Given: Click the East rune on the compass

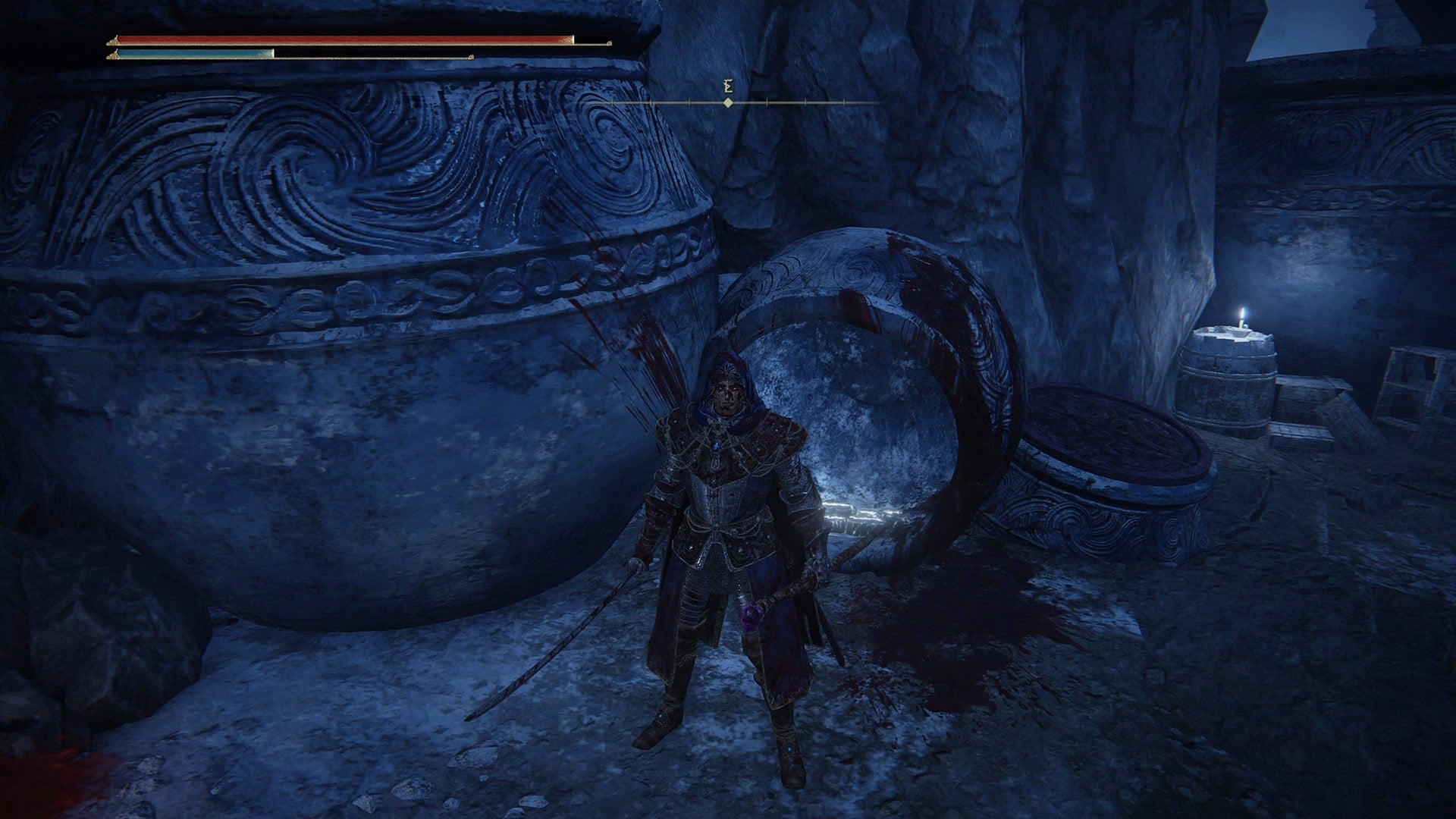Looking at the screenshot, I should click(x=727, y=86).
